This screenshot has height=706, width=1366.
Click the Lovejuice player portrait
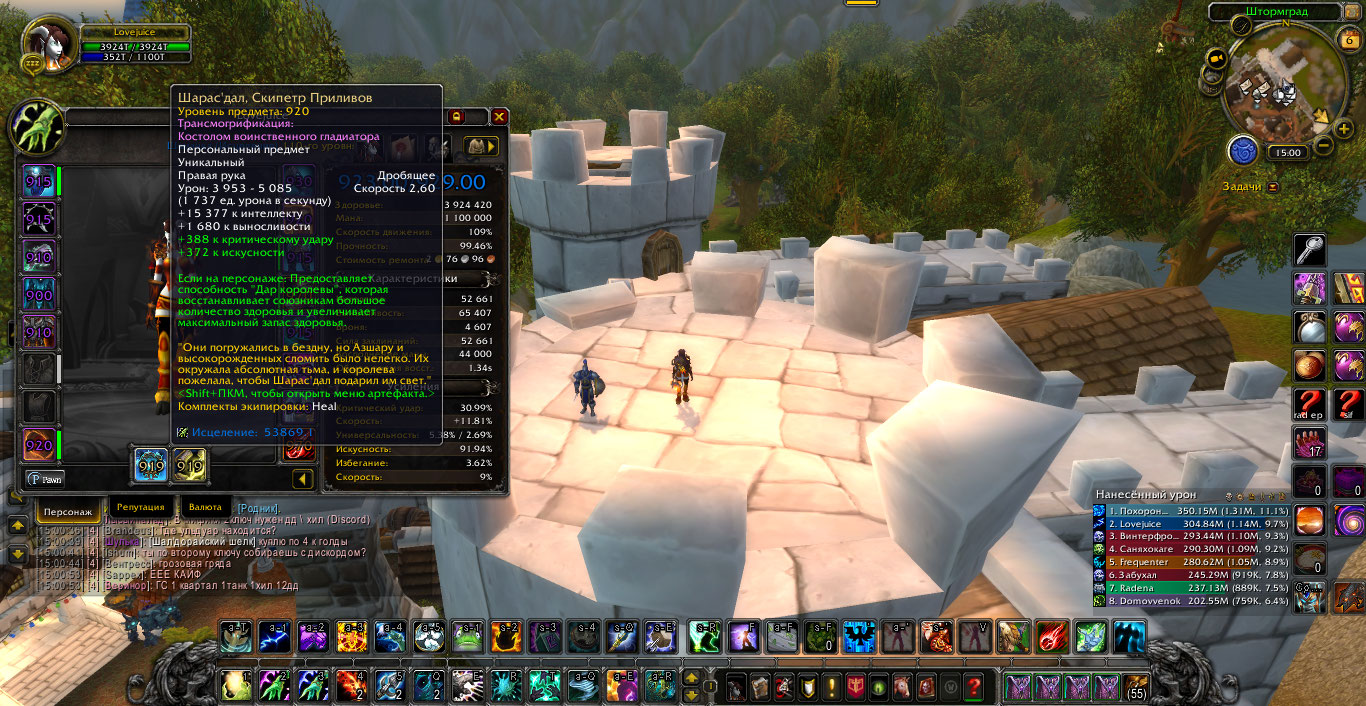[48, 43]
